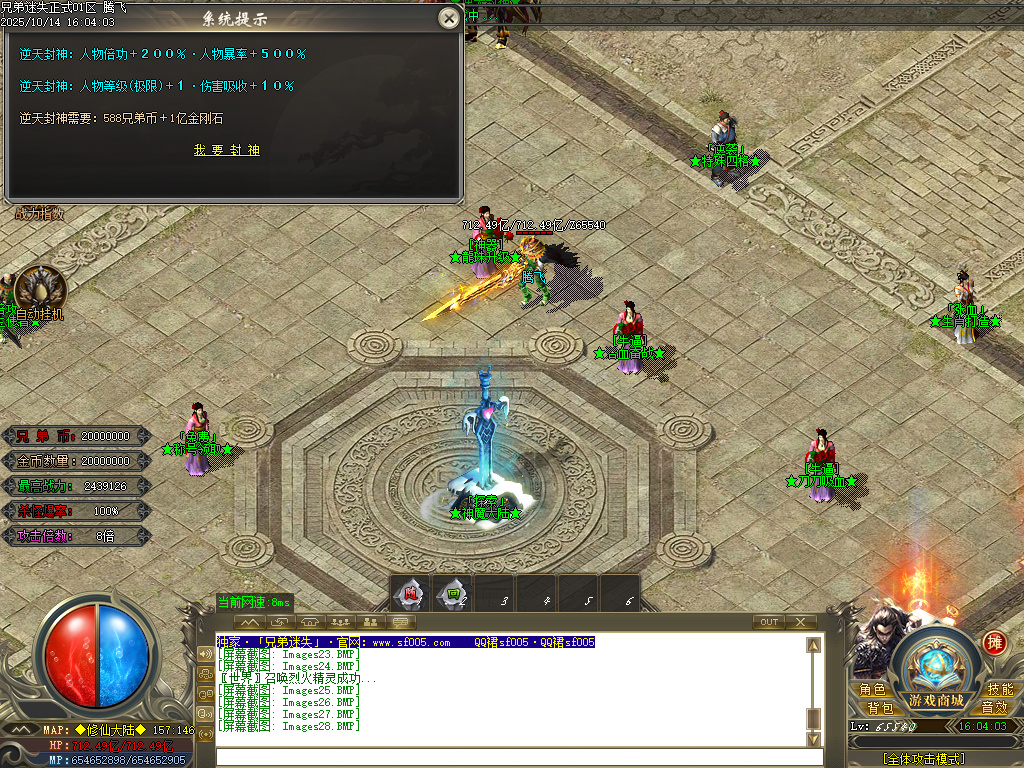Choose the 我要封神 dialogue option
Image resolution: width=1024 pixels, height=768 pixels.
(x=227, y=150)
